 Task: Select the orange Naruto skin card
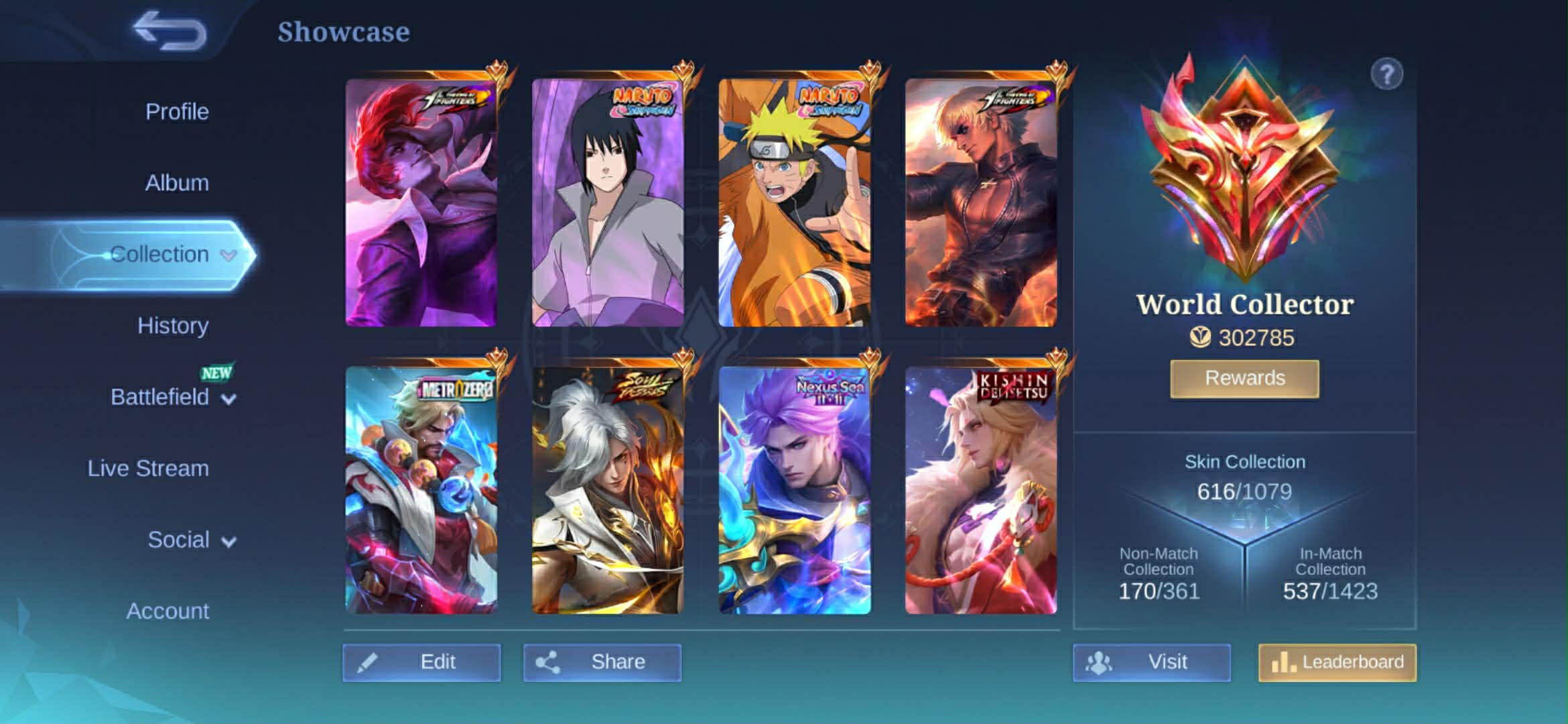coord(795,203)
